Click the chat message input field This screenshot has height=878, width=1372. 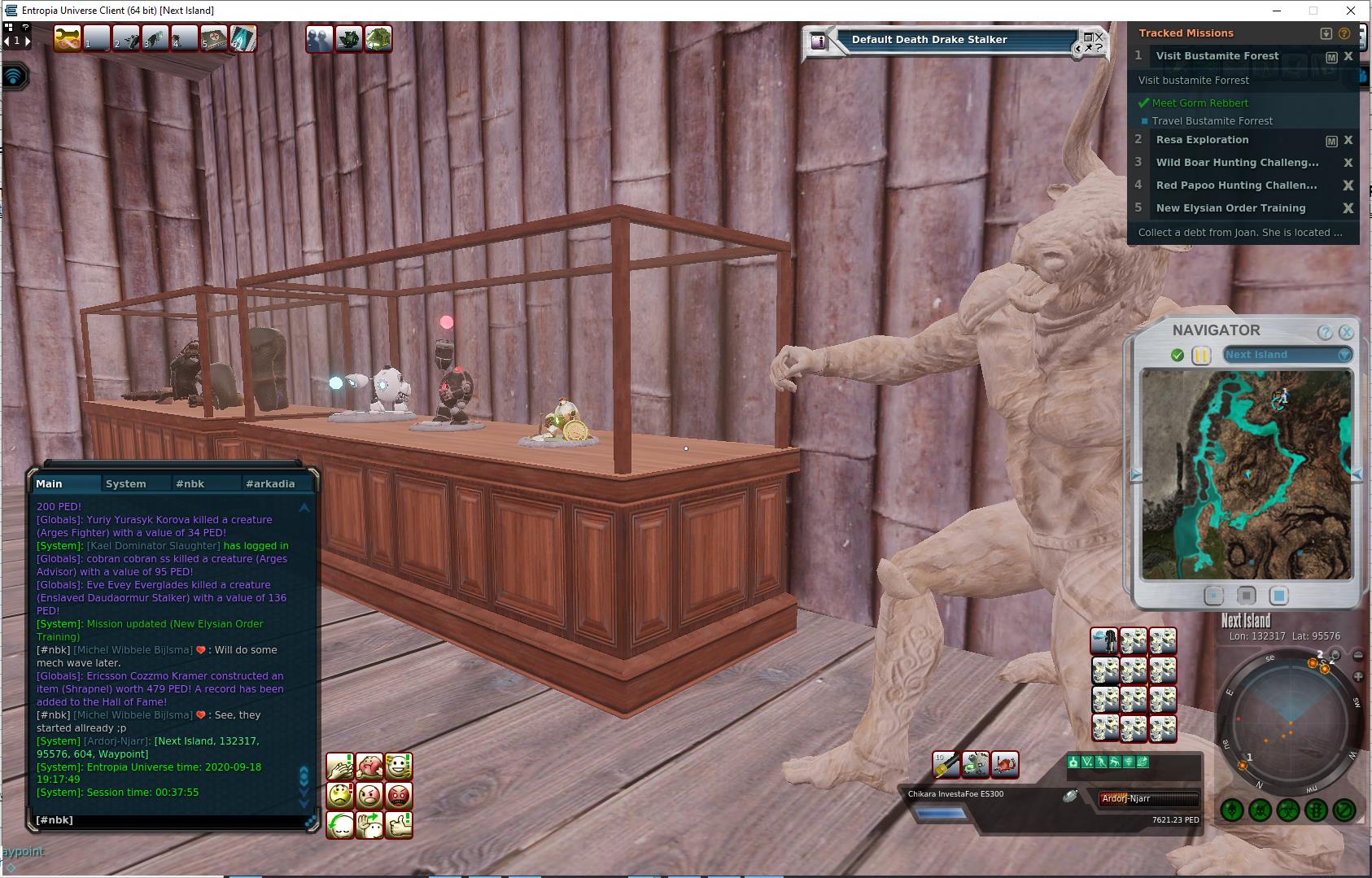[163, 820]
